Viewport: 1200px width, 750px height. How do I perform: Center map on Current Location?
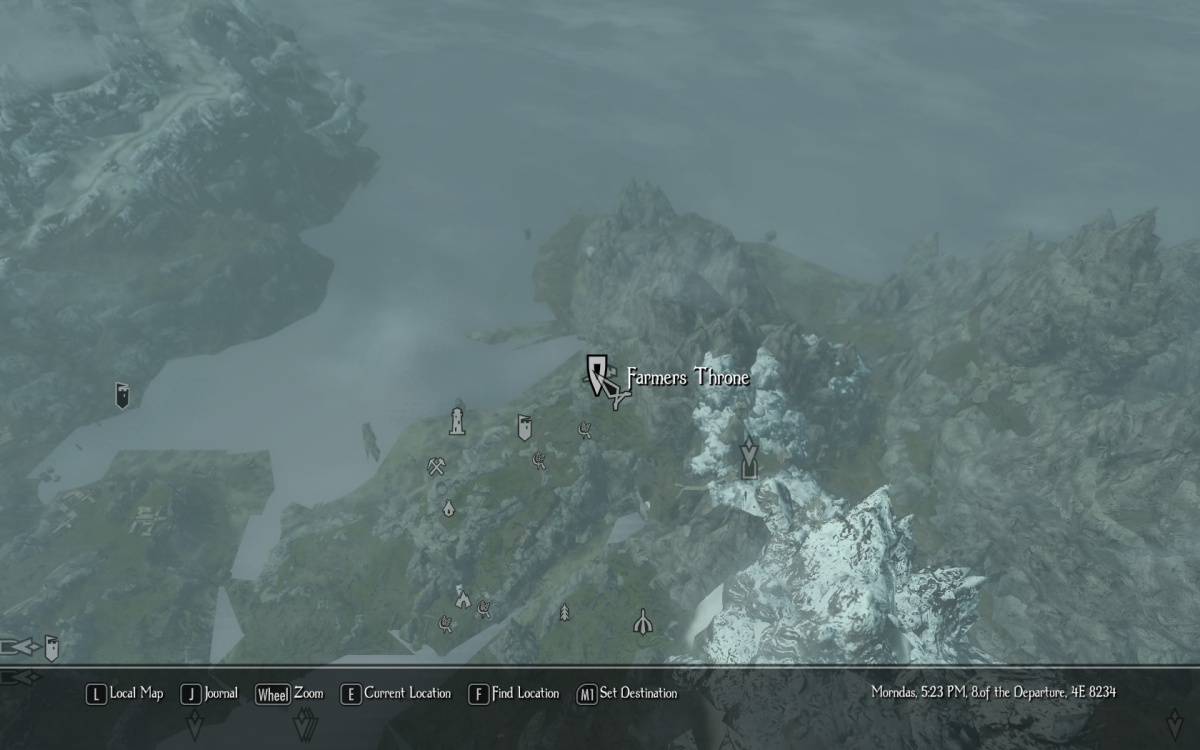(396, 693)
